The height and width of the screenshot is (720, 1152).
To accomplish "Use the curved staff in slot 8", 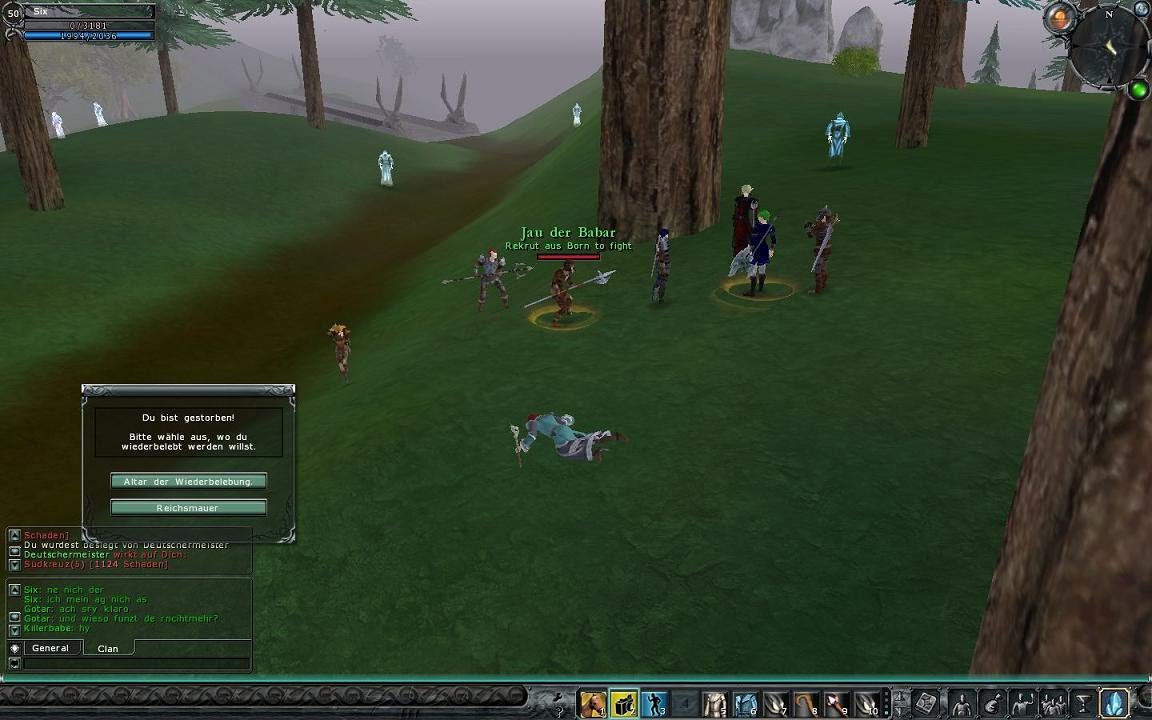I will [x=807, y=704].
